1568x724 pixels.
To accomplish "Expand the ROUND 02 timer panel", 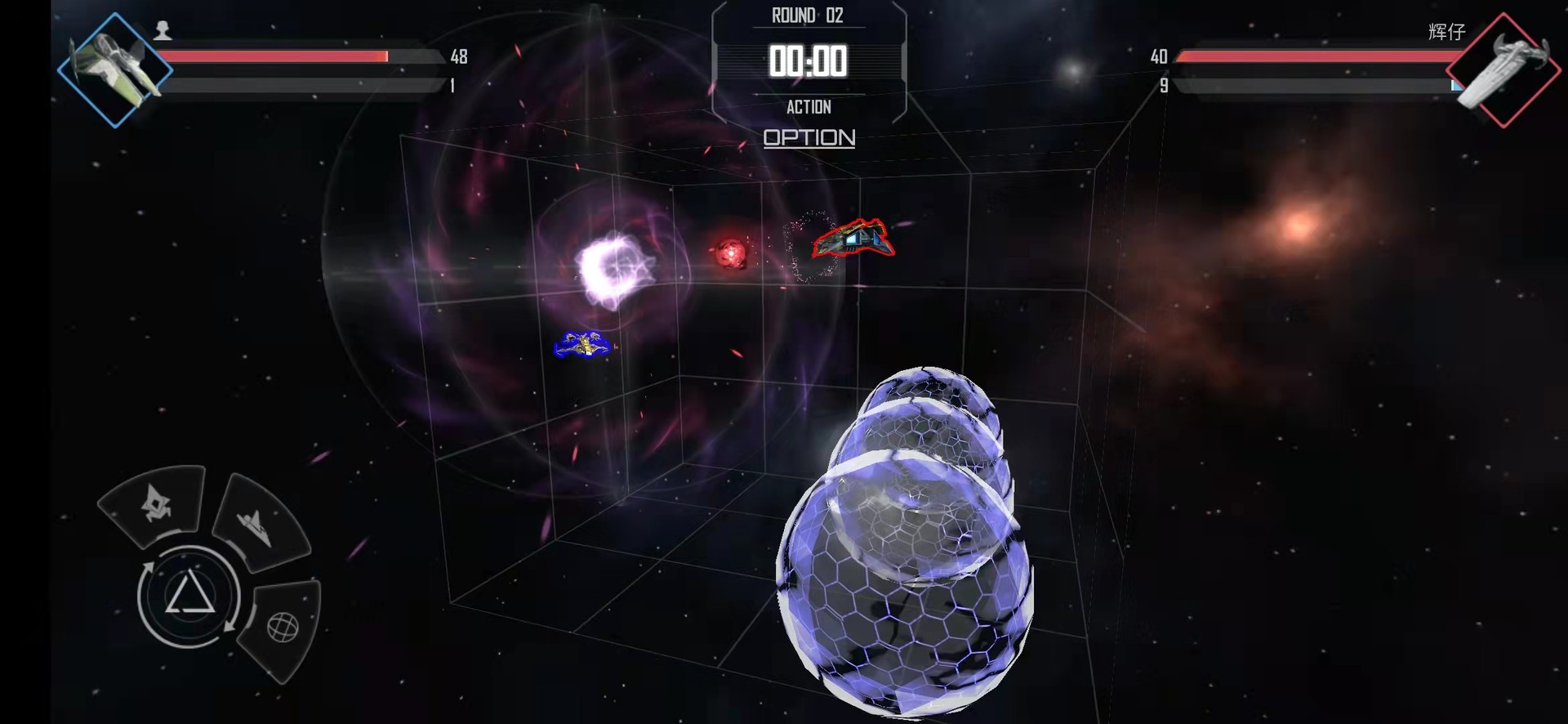I will tap(807, 15).
